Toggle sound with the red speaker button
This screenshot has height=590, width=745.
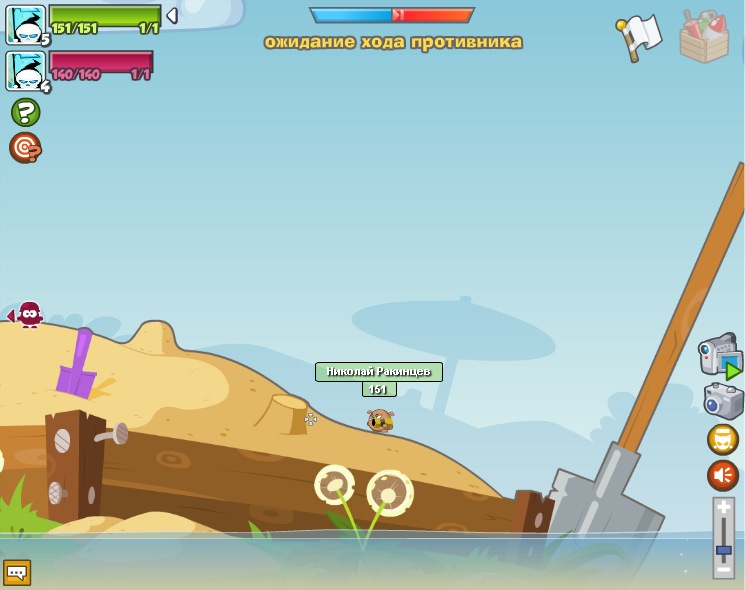pyautogui.click(x=723, y=475)
